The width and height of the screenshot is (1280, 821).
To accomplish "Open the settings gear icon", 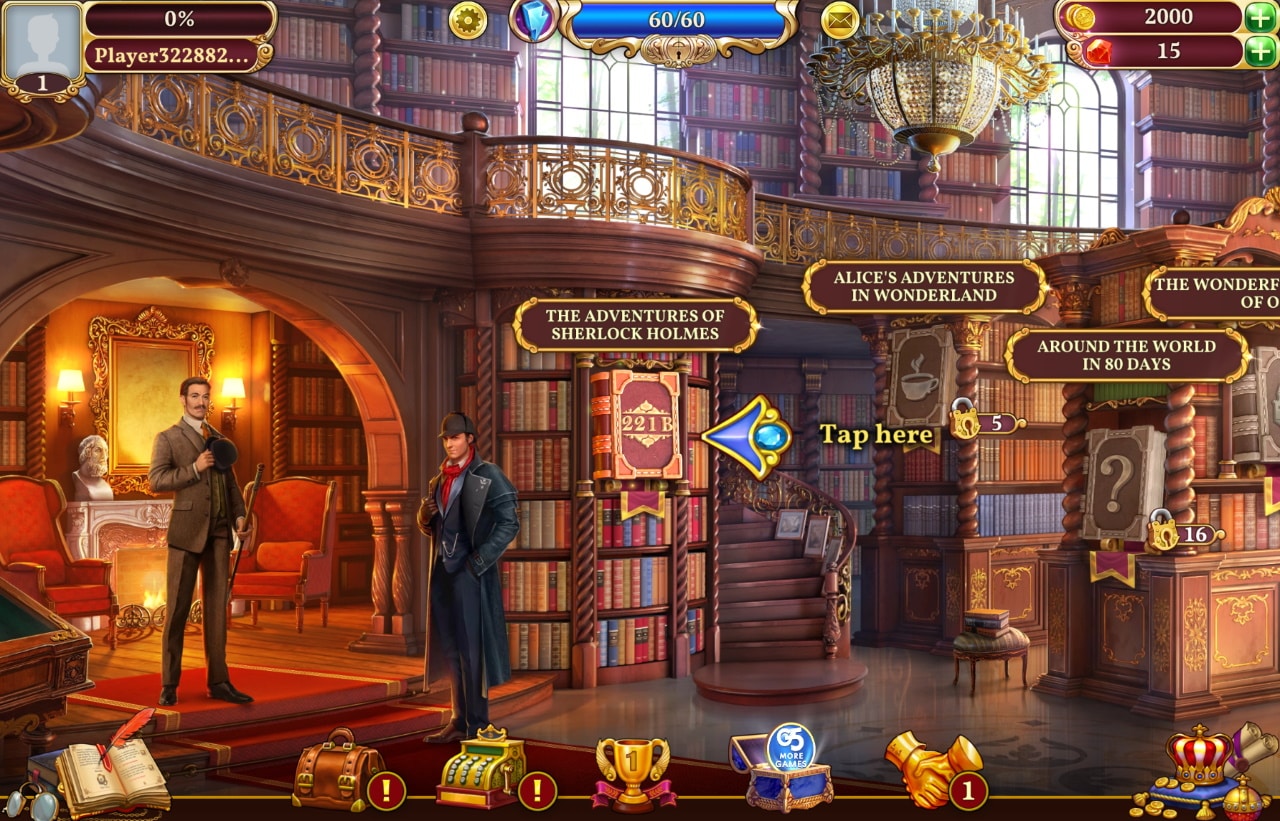I will click(467, 20).
